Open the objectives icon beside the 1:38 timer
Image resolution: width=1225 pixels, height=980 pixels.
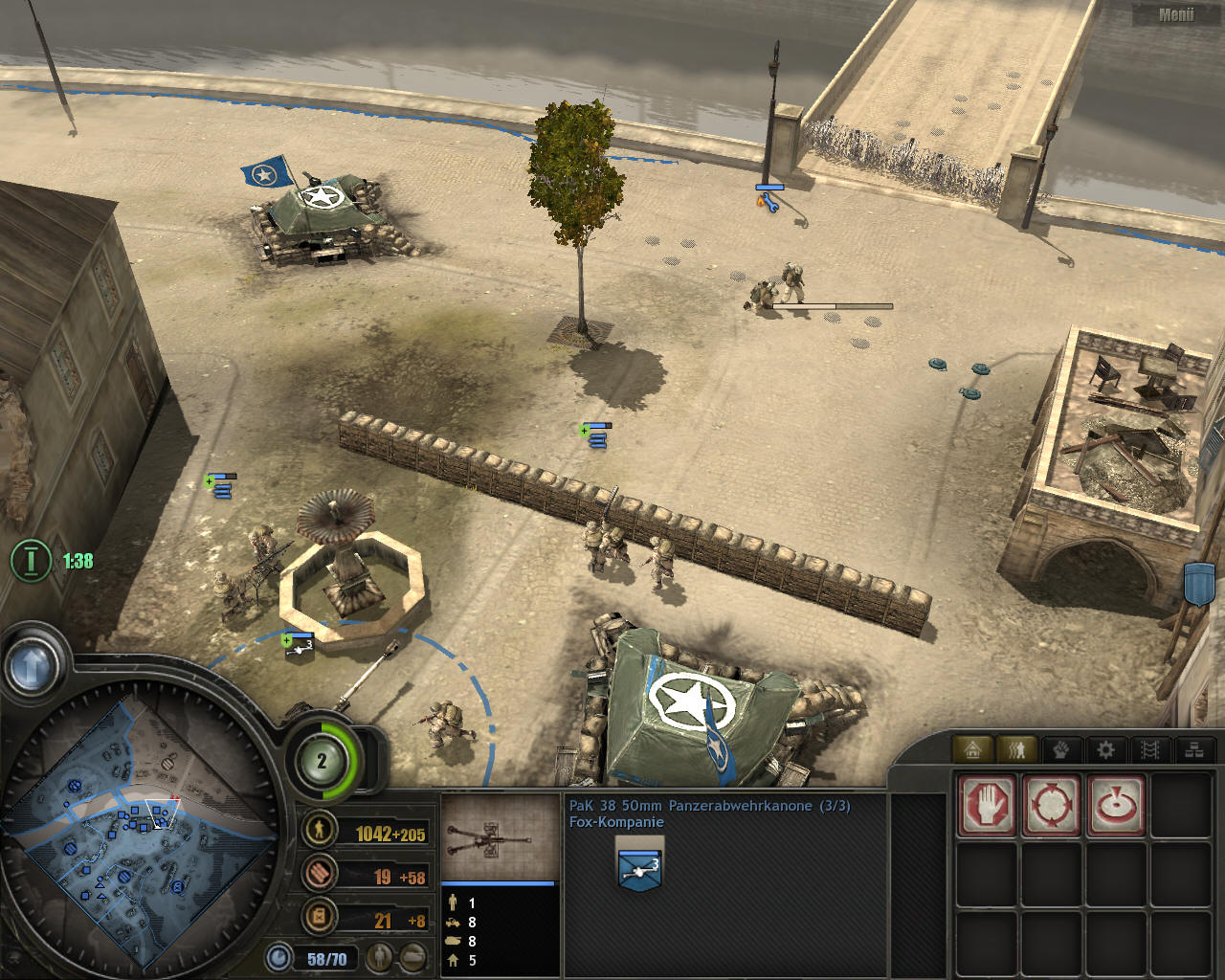tap(31, 560)
